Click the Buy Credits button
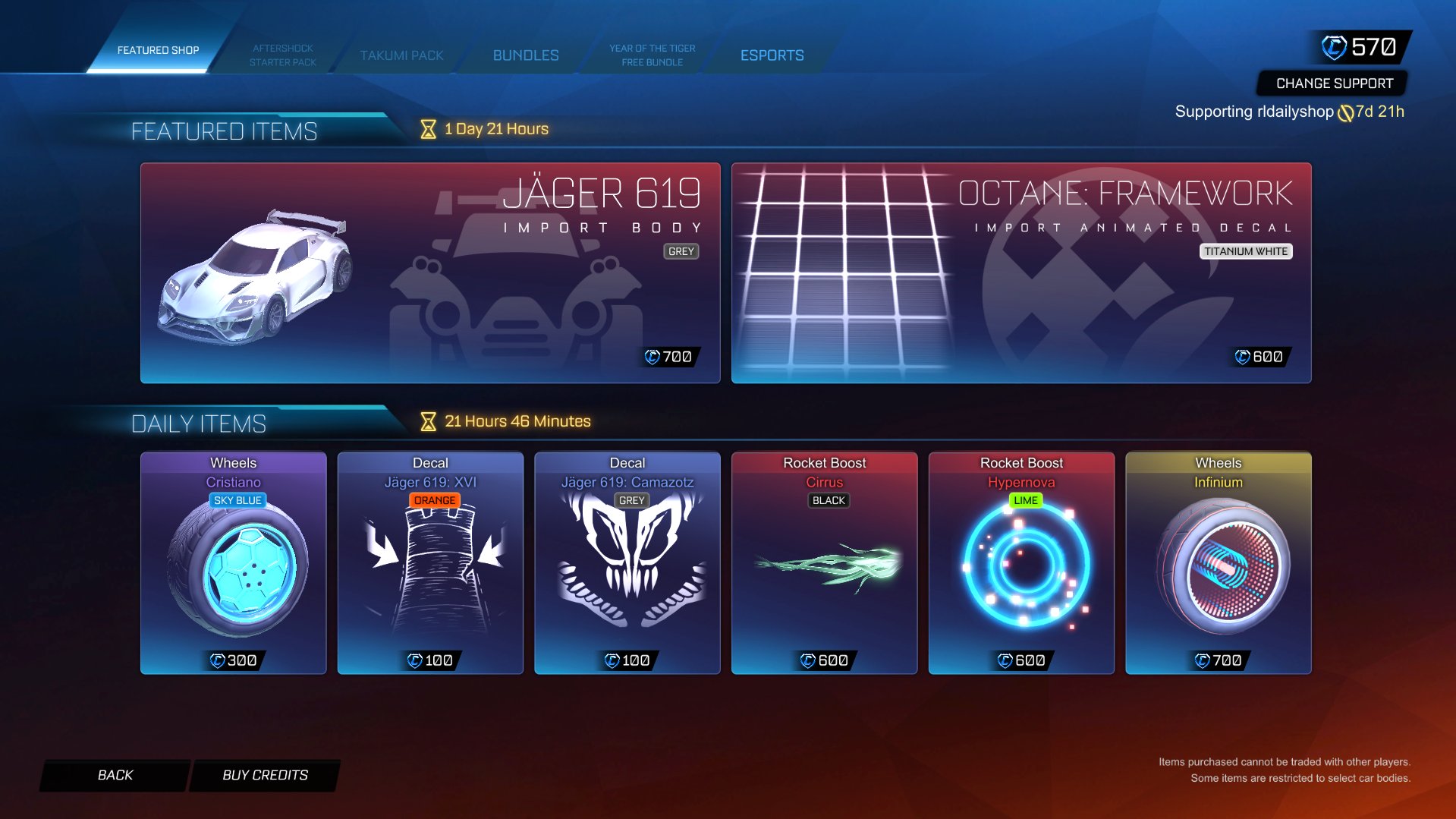This screenshot has height=819, width=1456. click(263, 775)
